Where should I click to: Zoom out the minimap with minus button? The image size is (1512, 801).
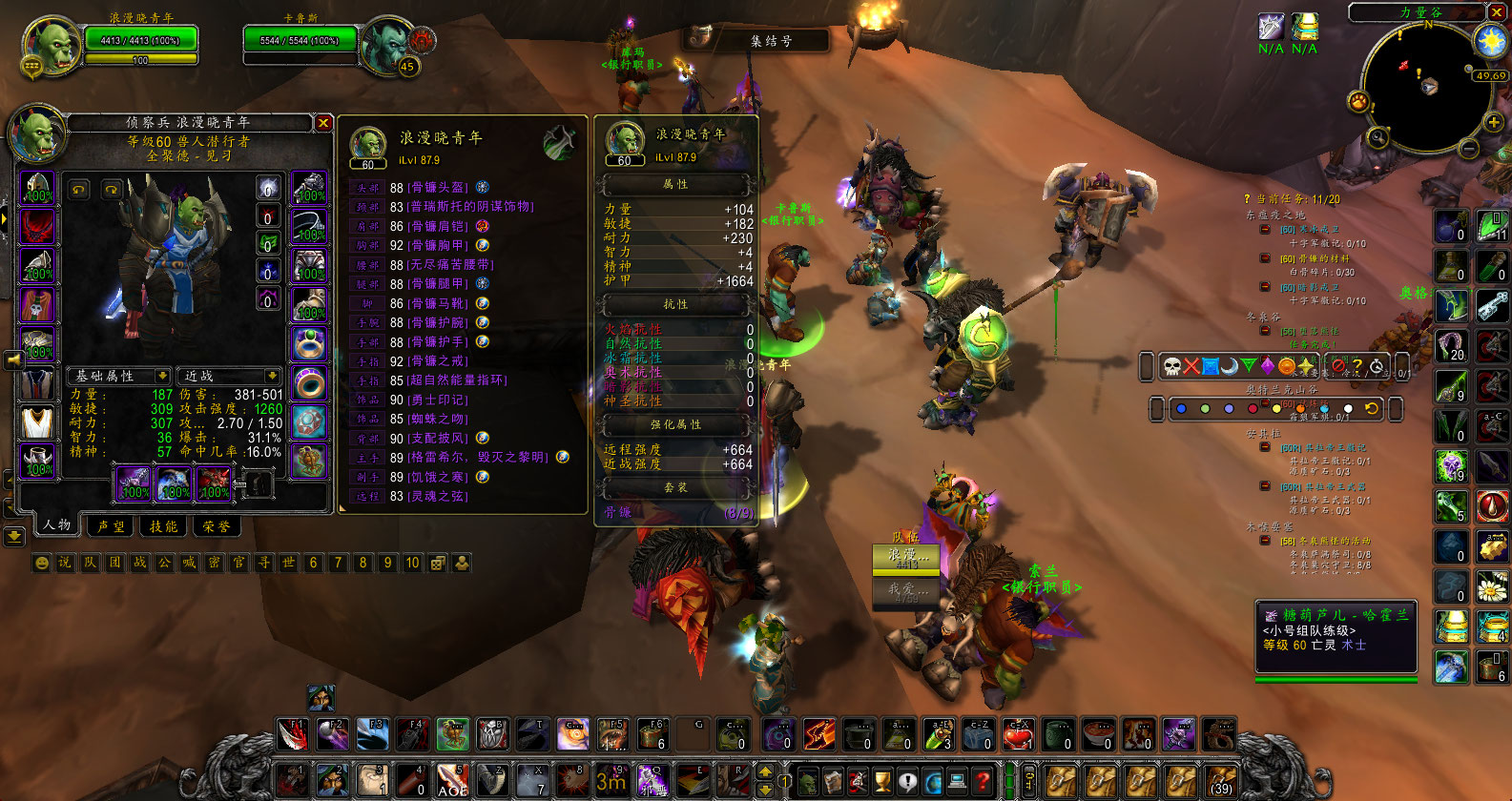click(1469, 149)
